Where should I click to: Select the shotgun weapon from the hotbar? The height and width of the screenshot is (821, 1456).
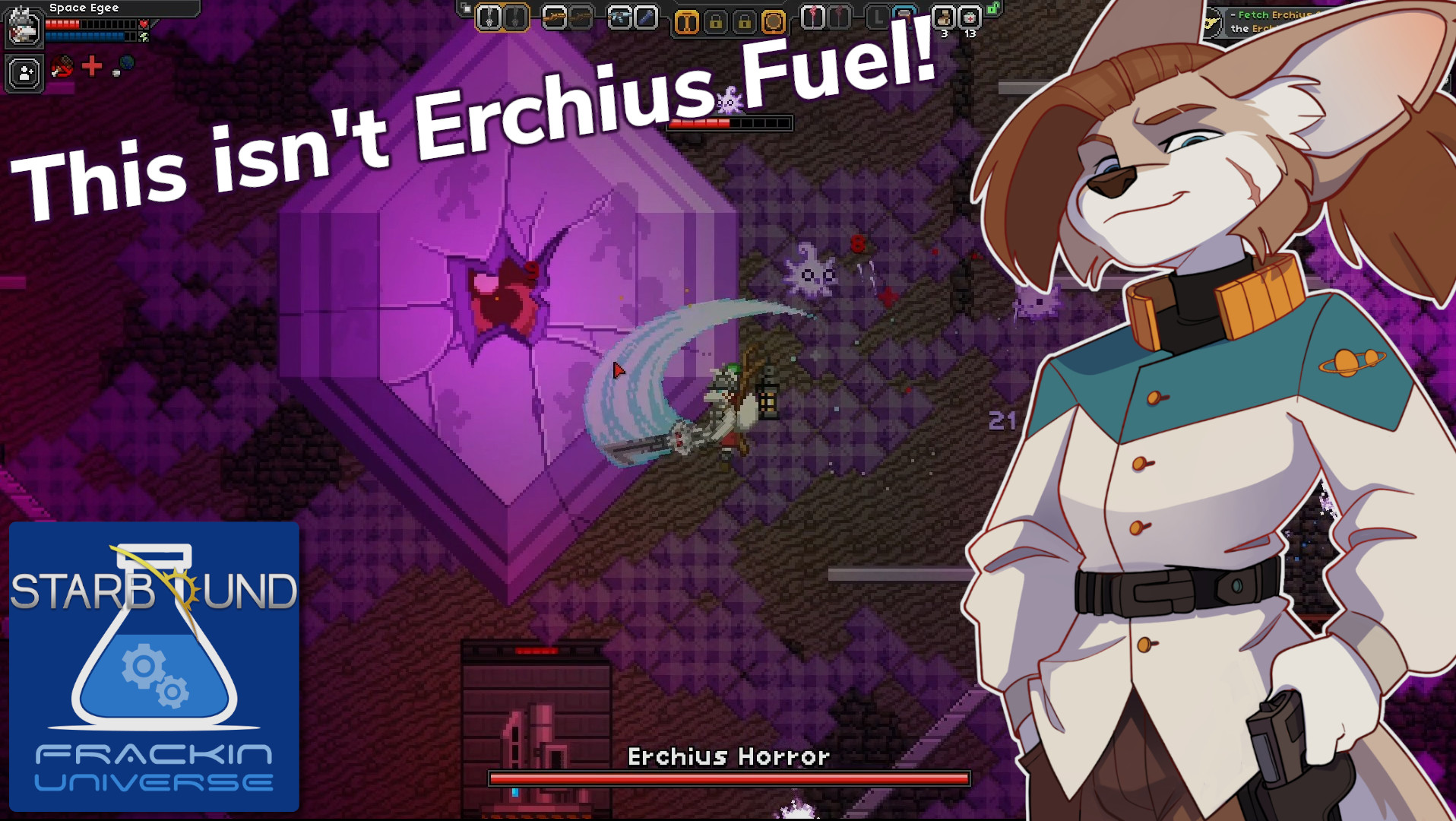(553, 17)
